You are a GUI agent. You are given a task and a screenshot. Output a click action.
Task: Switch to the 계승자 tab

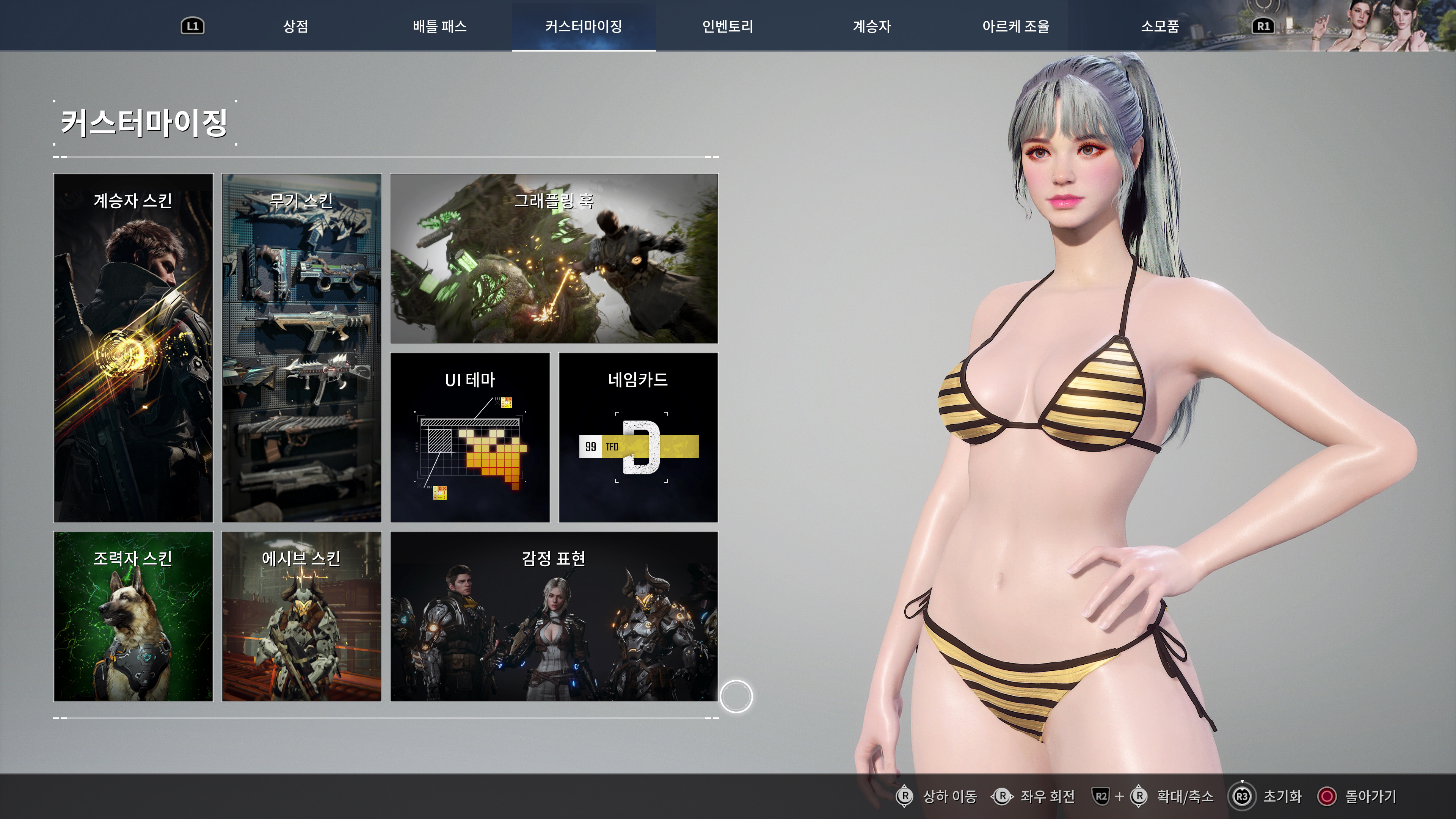coord(872,26)
